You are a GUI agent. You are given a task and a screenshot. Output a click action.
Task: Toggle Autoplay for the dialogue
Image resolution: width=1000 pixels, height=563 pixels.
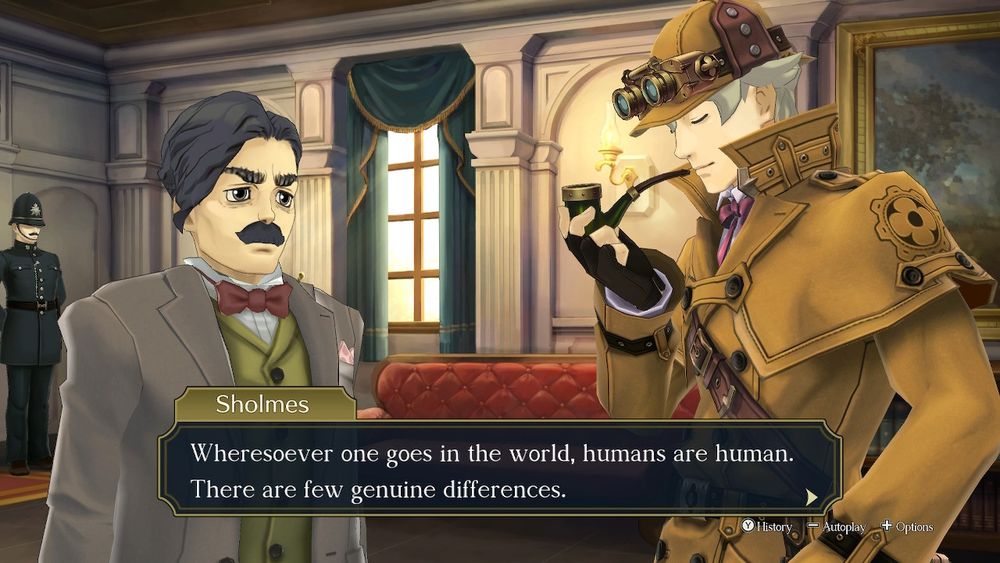click(x=837, y=527)
